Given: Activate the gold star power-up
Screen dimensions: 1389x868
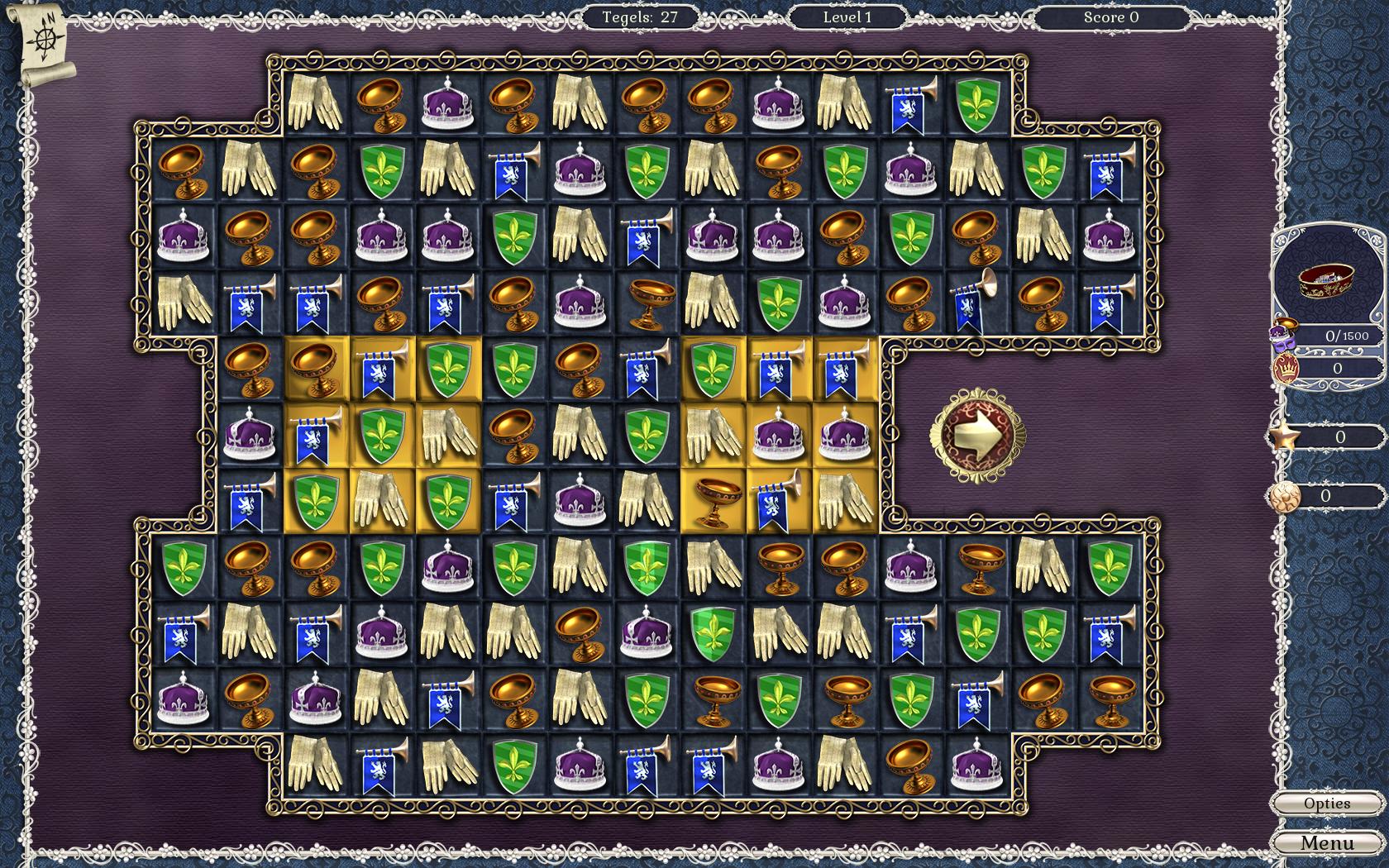Looking at the screenshot, I should (x=1285, y=437).
